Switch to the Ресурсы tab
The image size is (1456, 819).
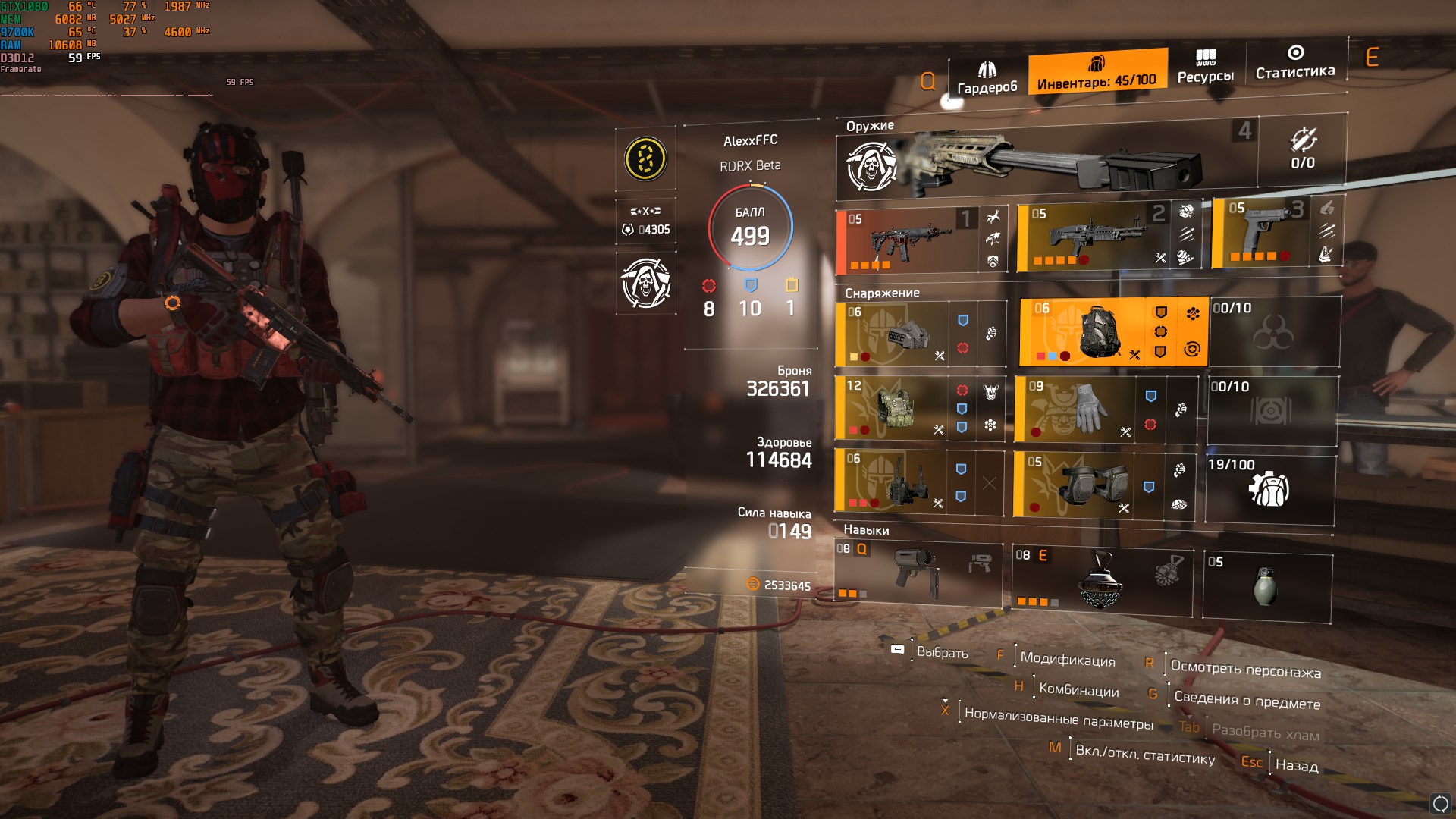coord(1205,67)
